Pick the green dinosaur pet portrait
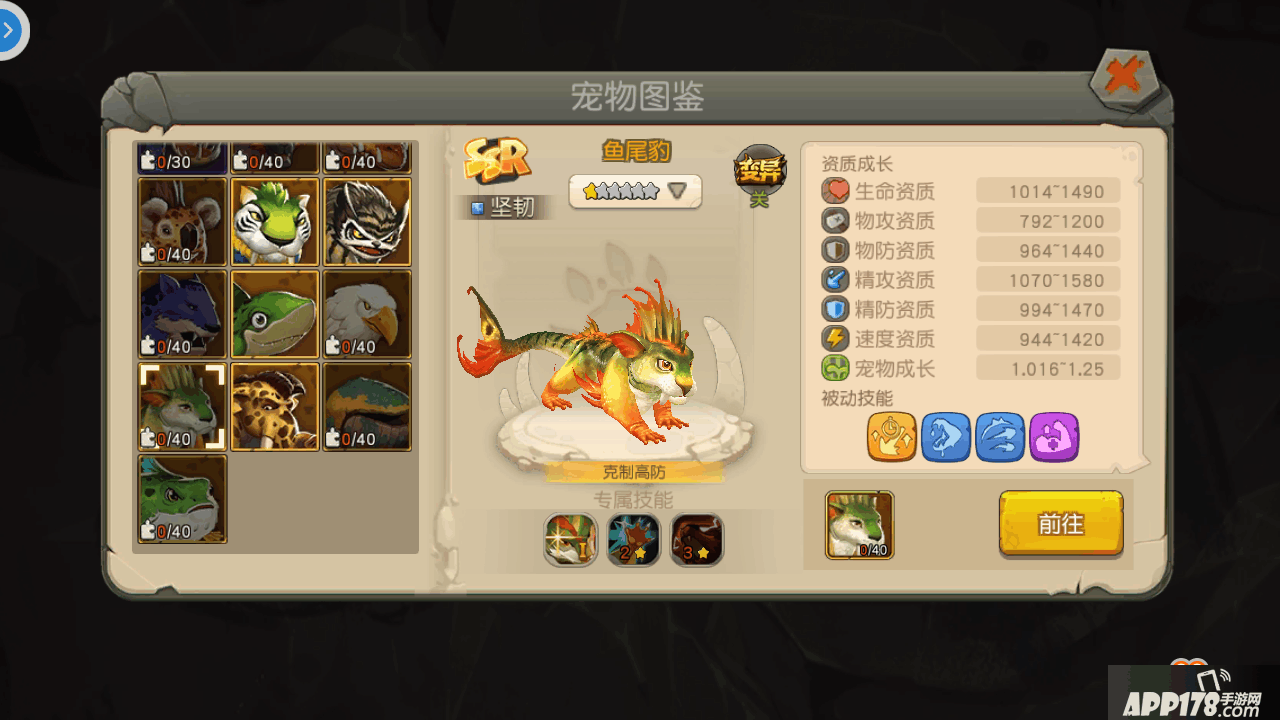The width and height of the screenshot is (1280, 720). (x=275, y=314)
